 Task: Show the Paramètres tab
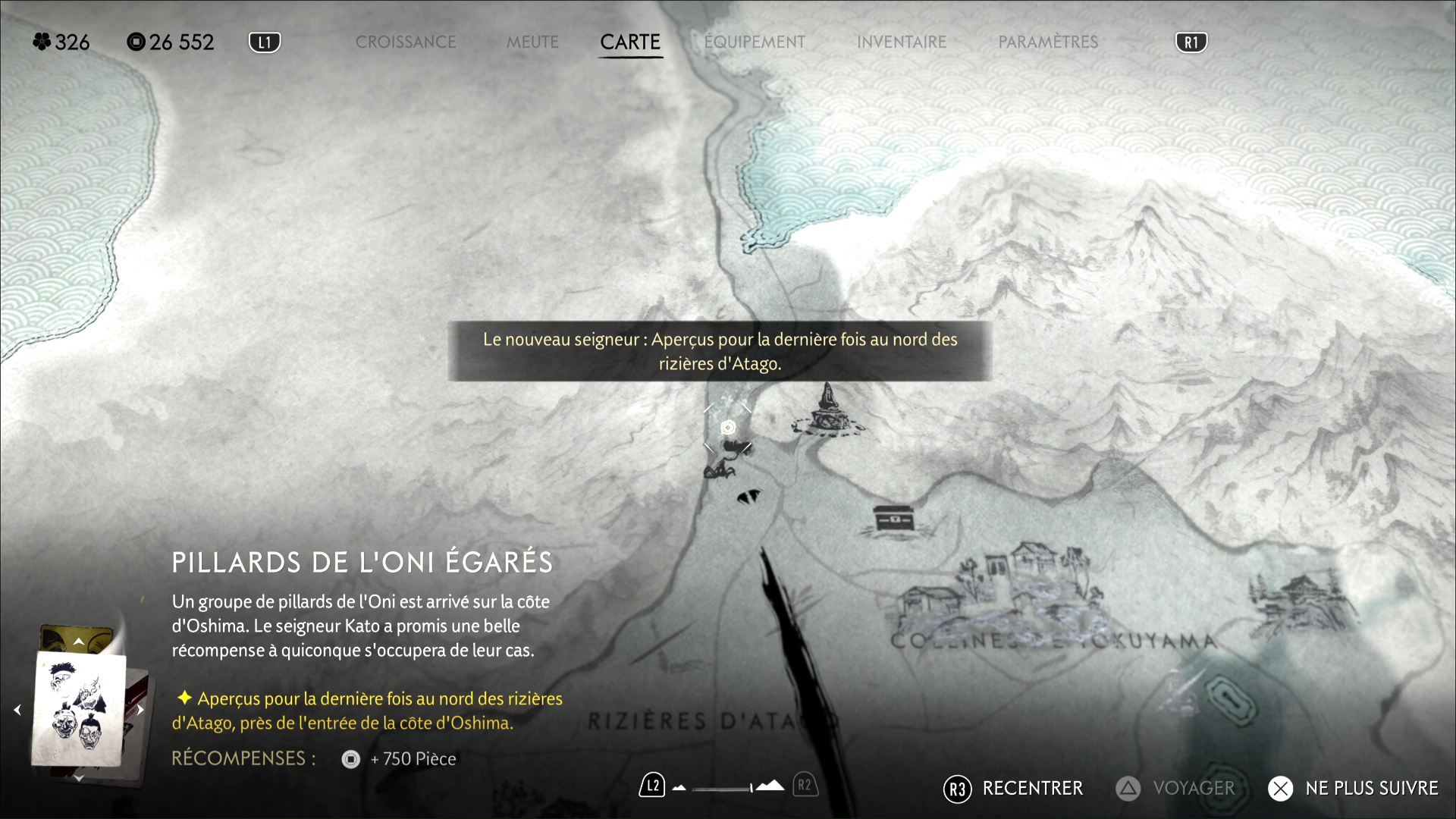tap(1048, 42)
